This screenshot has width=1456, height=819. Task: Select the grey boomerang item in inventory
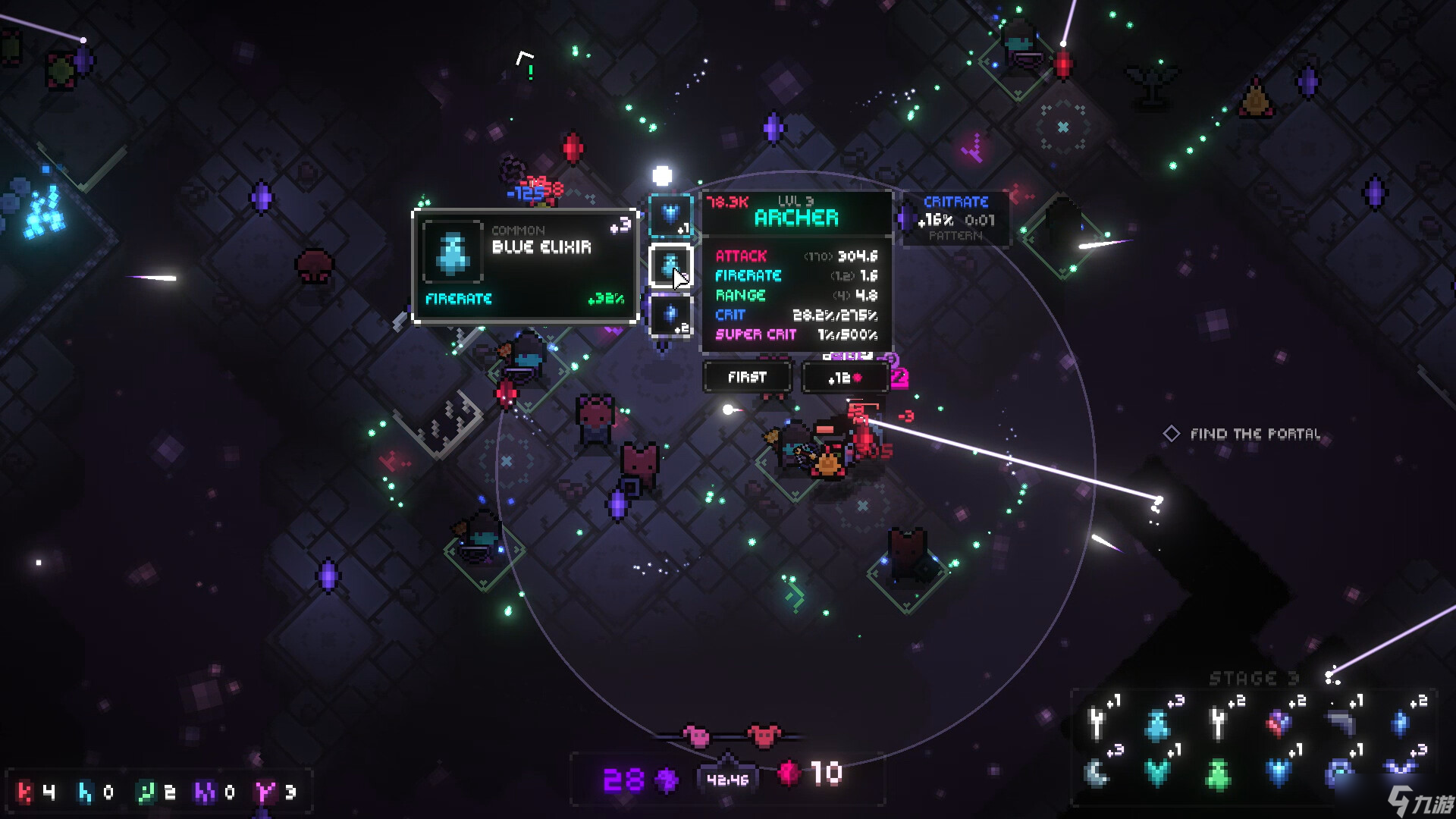1340,723
